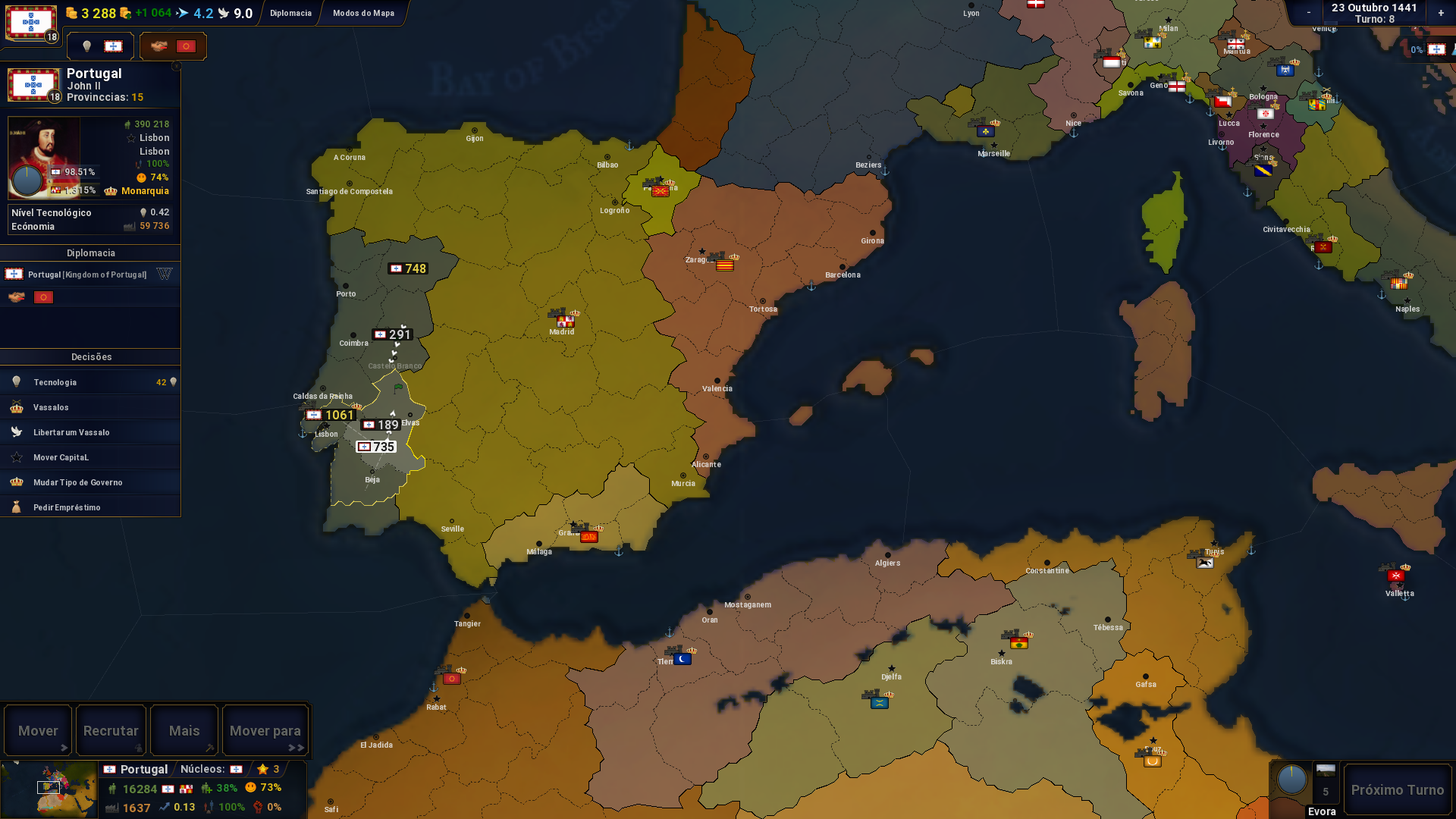1456x819 pixels.
Task: Select the Tecnologia light bulb decision icon
Action: point(15,382)
